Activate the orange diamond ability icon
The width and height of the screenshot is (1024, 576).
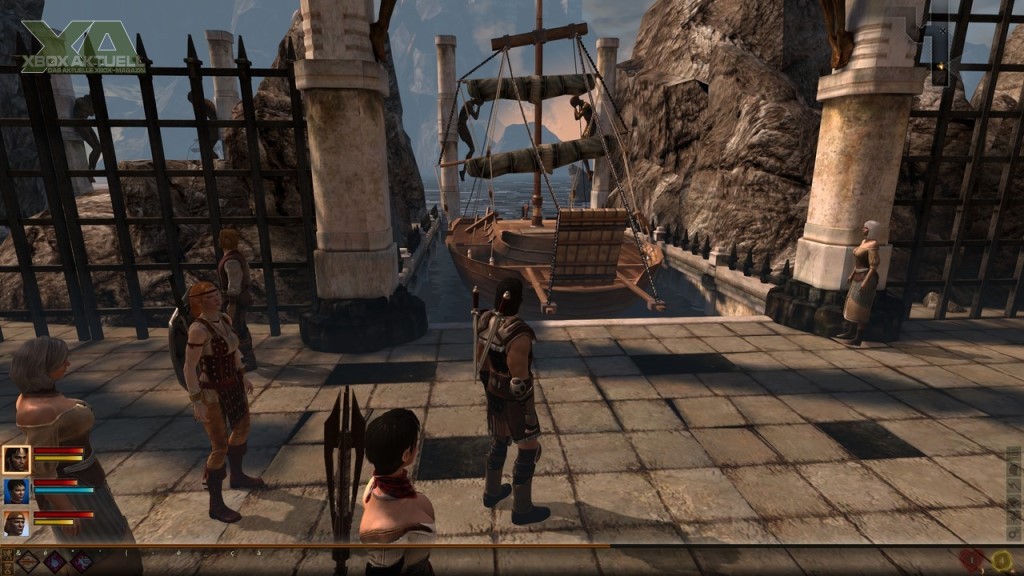coord(28,561)
